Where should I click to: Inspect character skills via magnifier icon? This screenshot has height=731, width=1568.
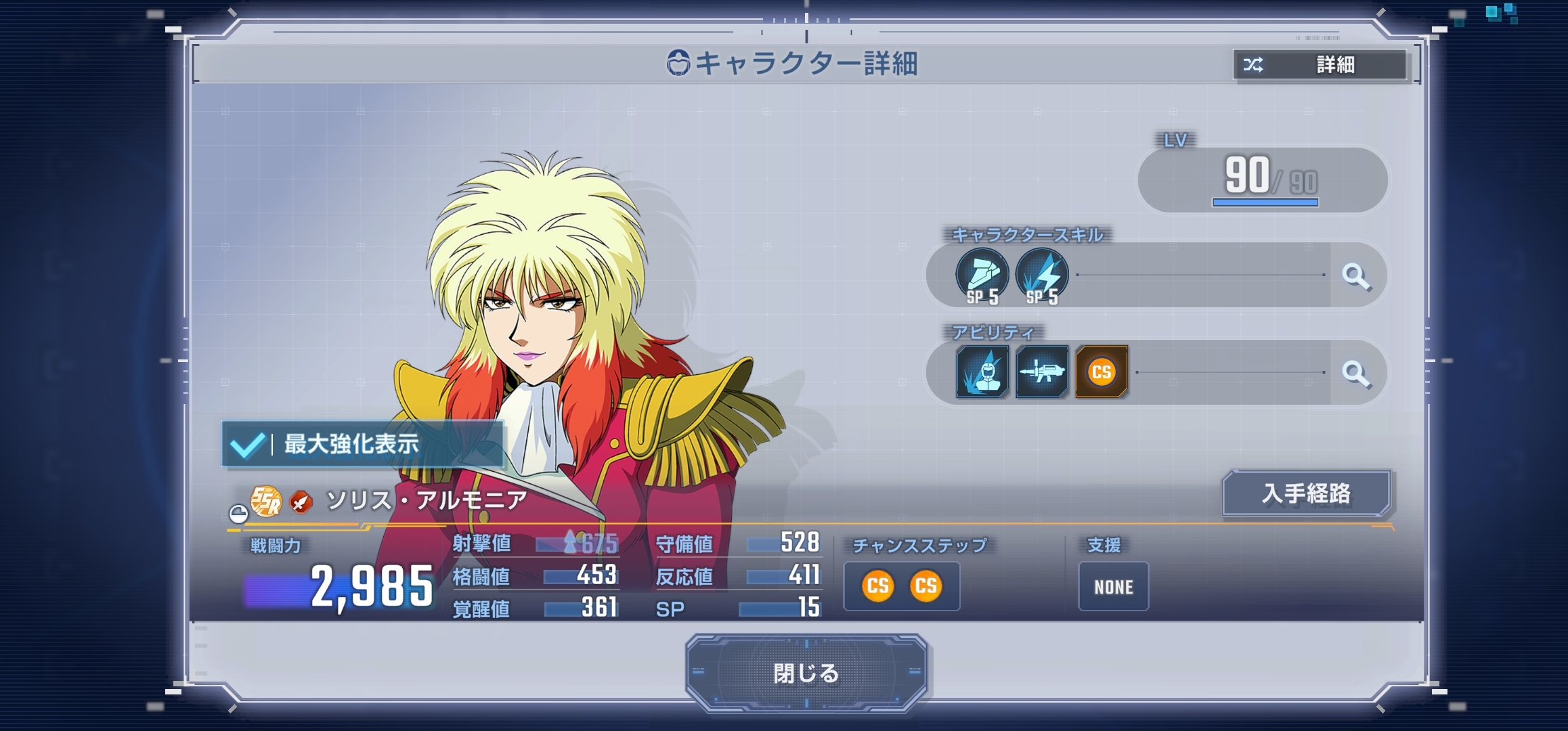click(1356, 276)
